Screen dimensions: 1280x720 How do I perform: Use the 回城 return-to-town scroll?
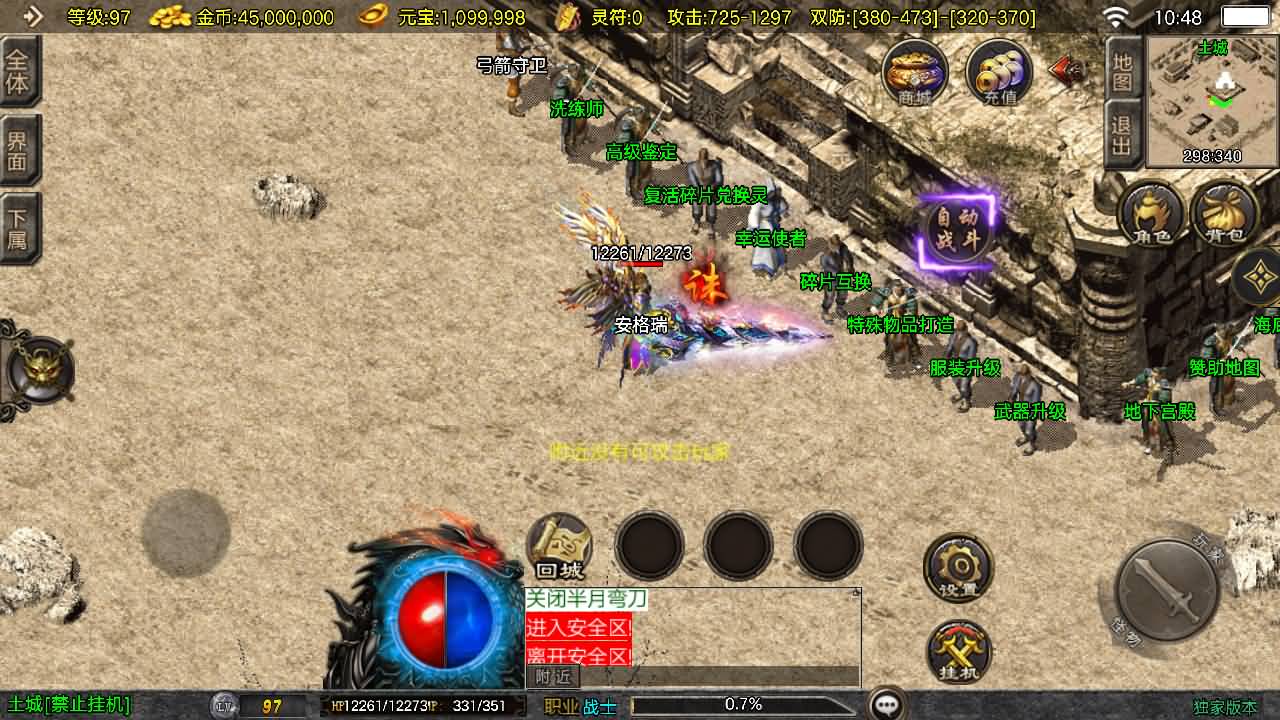(x=559, y=547)
